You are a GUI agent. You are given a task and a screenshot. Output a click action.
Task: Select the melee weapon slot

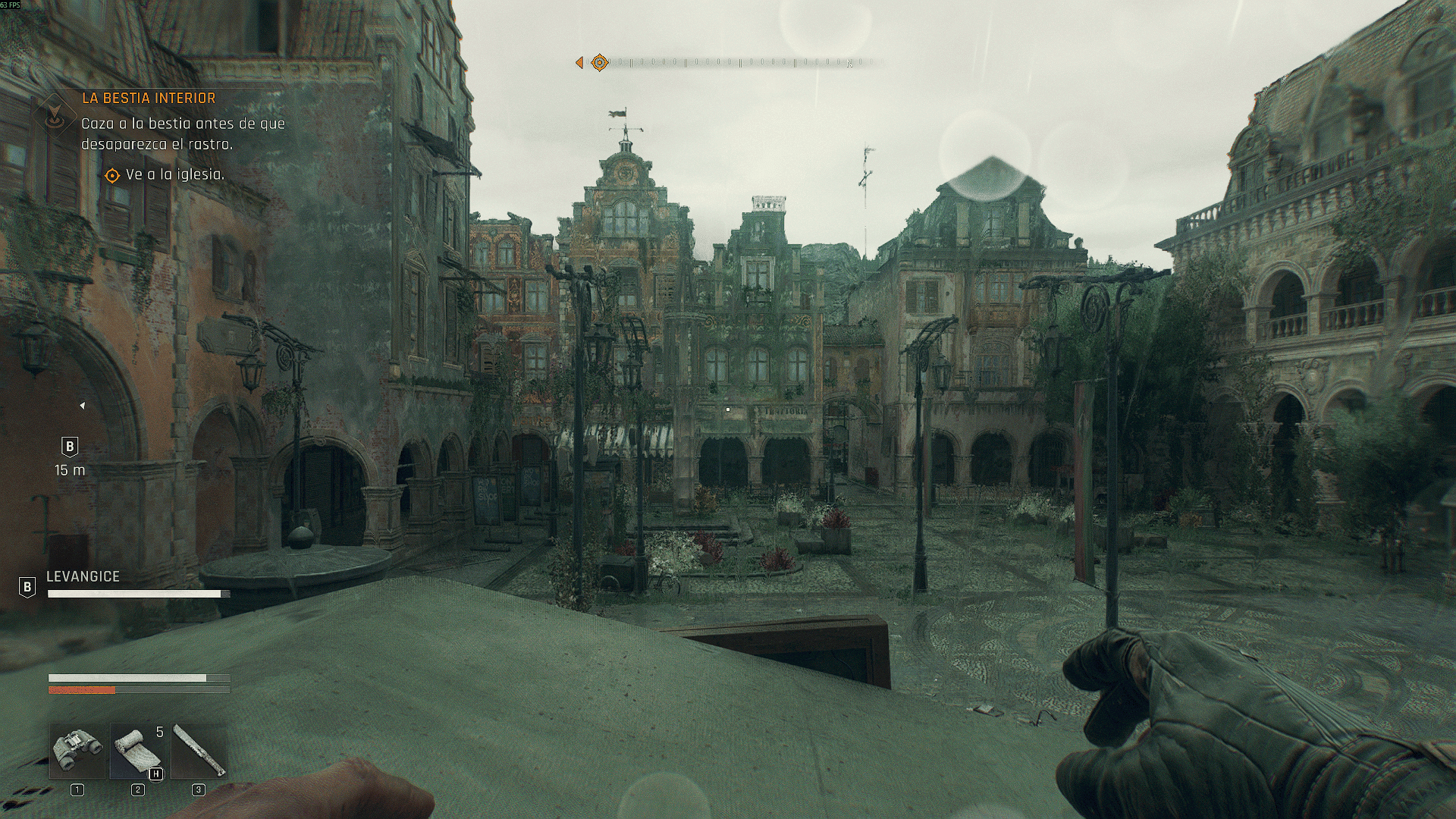pos(199,751)
